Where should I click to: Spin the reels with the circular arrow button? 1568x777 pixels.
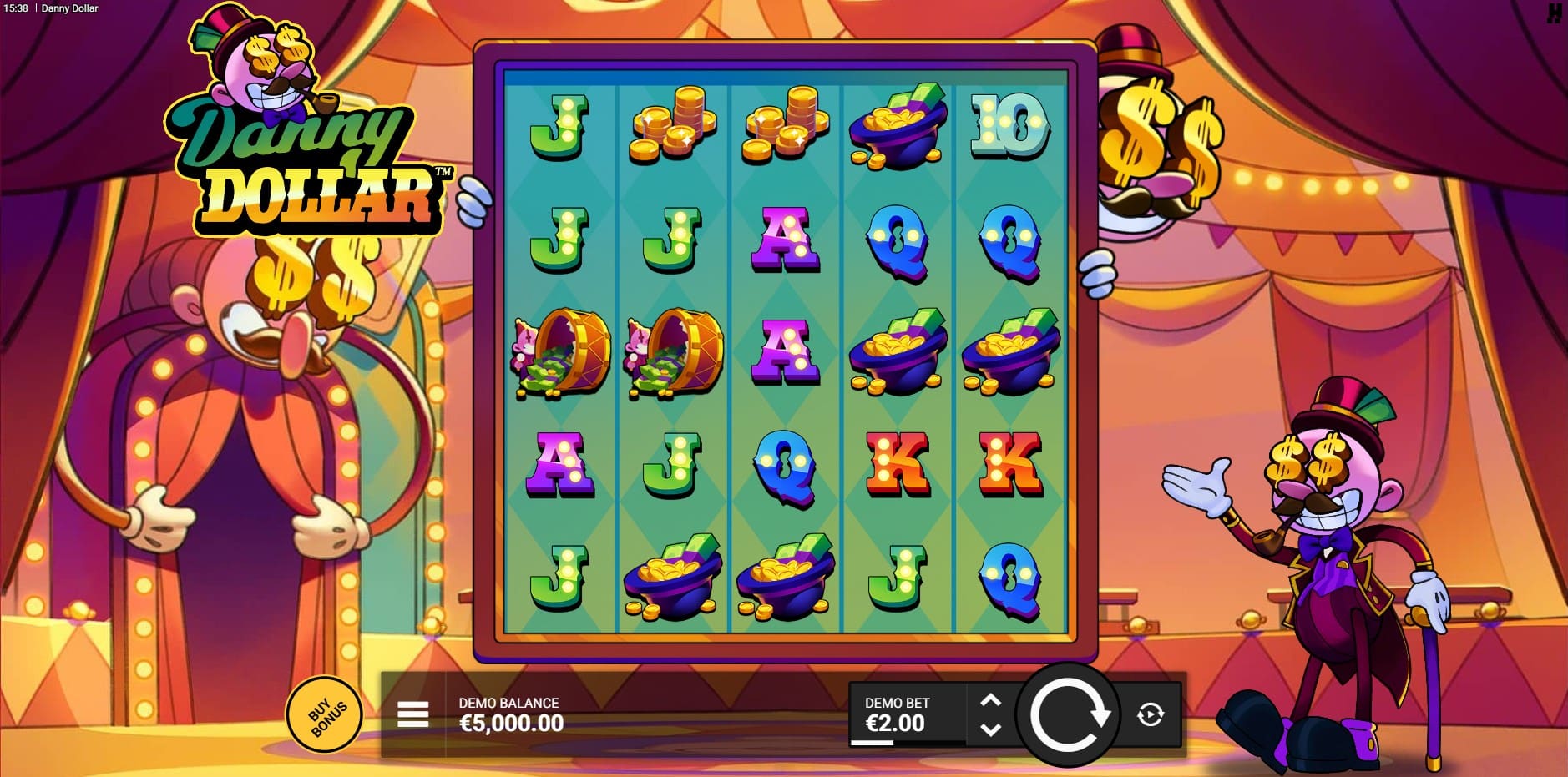[1068, 714]
